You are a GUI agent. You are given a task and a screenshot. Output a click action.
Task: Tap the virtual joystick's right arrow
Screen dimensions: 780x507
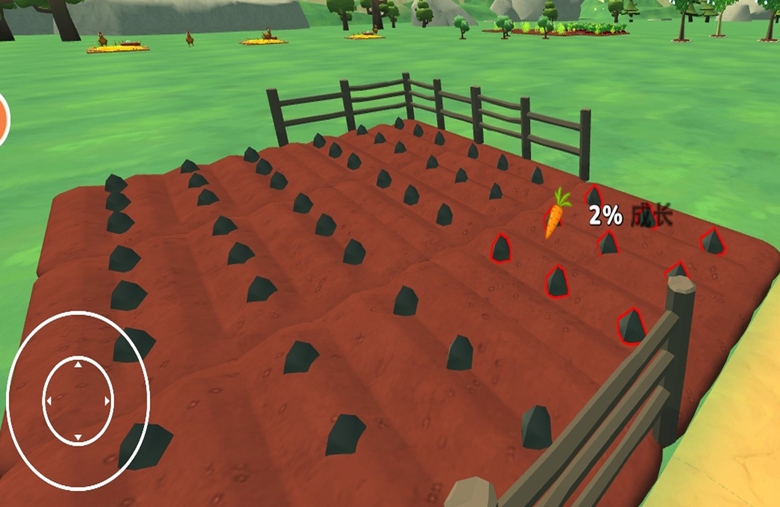click(x=108, y=402)
